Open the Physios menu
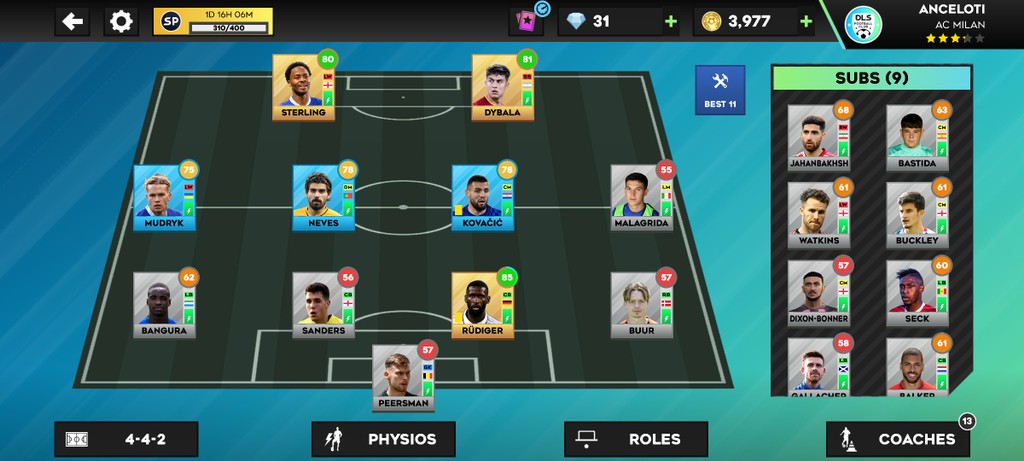 coord(383,439)
